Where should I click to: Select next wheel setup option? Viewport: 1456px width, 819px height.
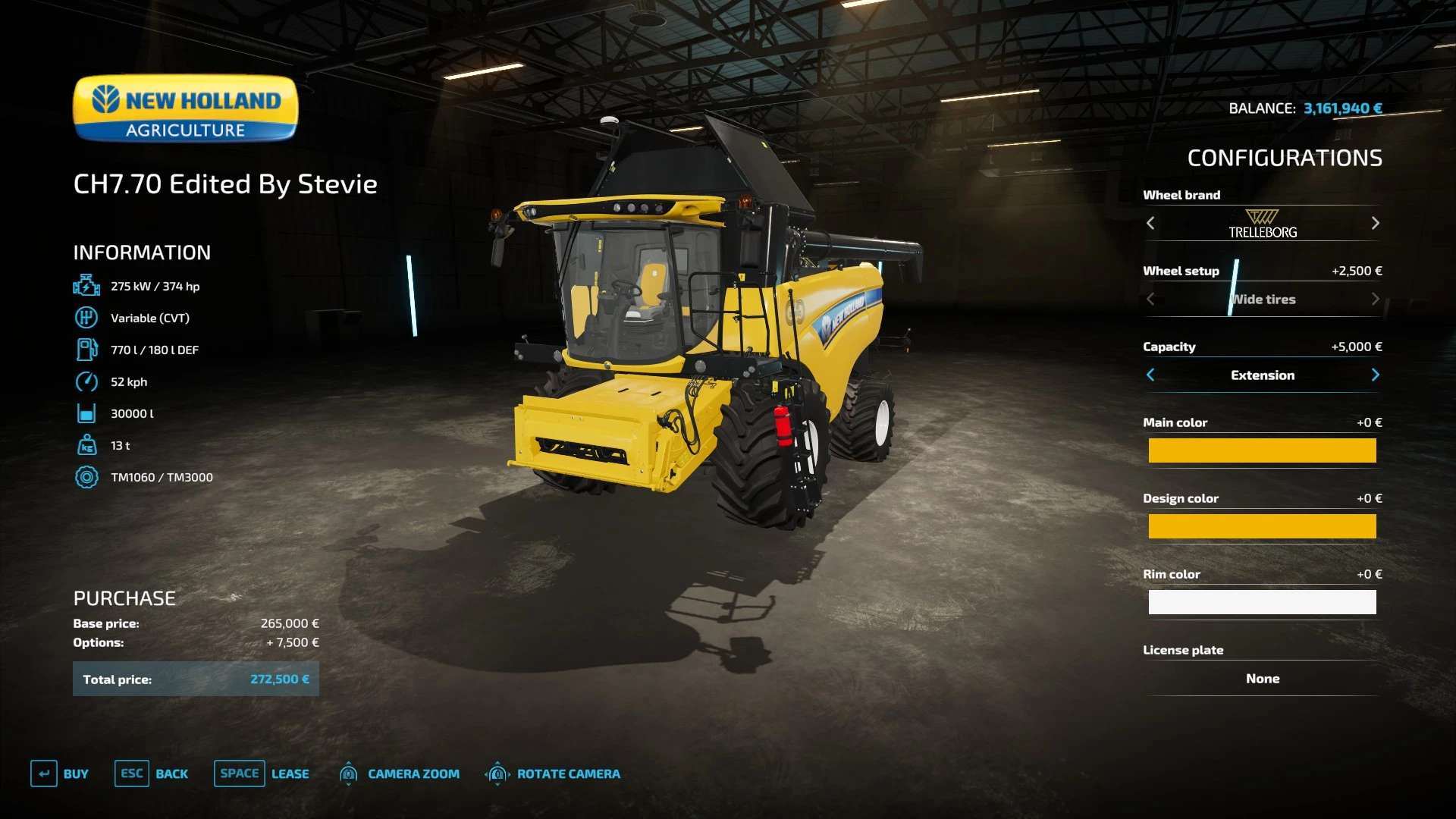click(x=1375, y=299)
